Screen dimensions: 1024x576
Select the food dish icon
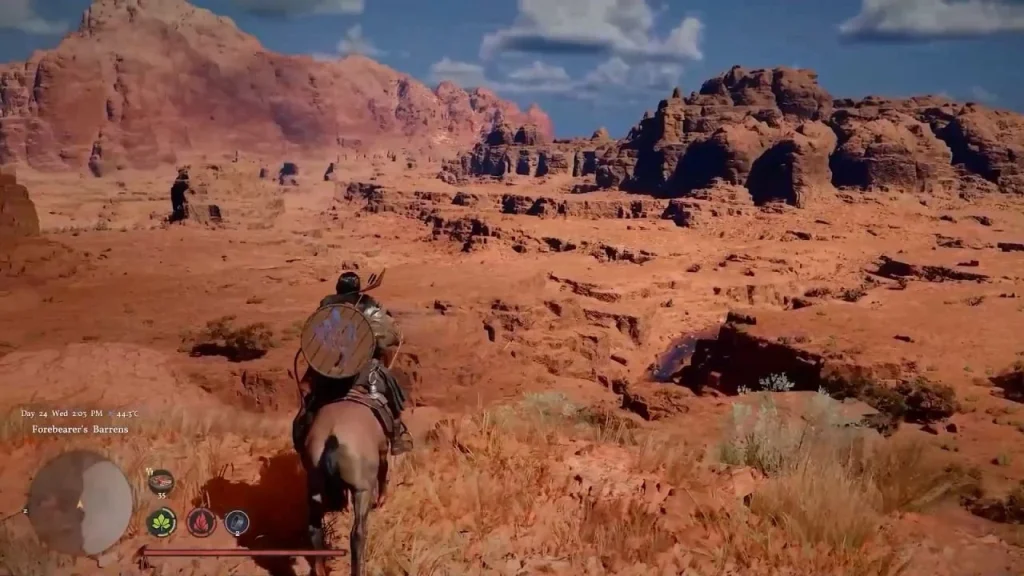point(160,482)
